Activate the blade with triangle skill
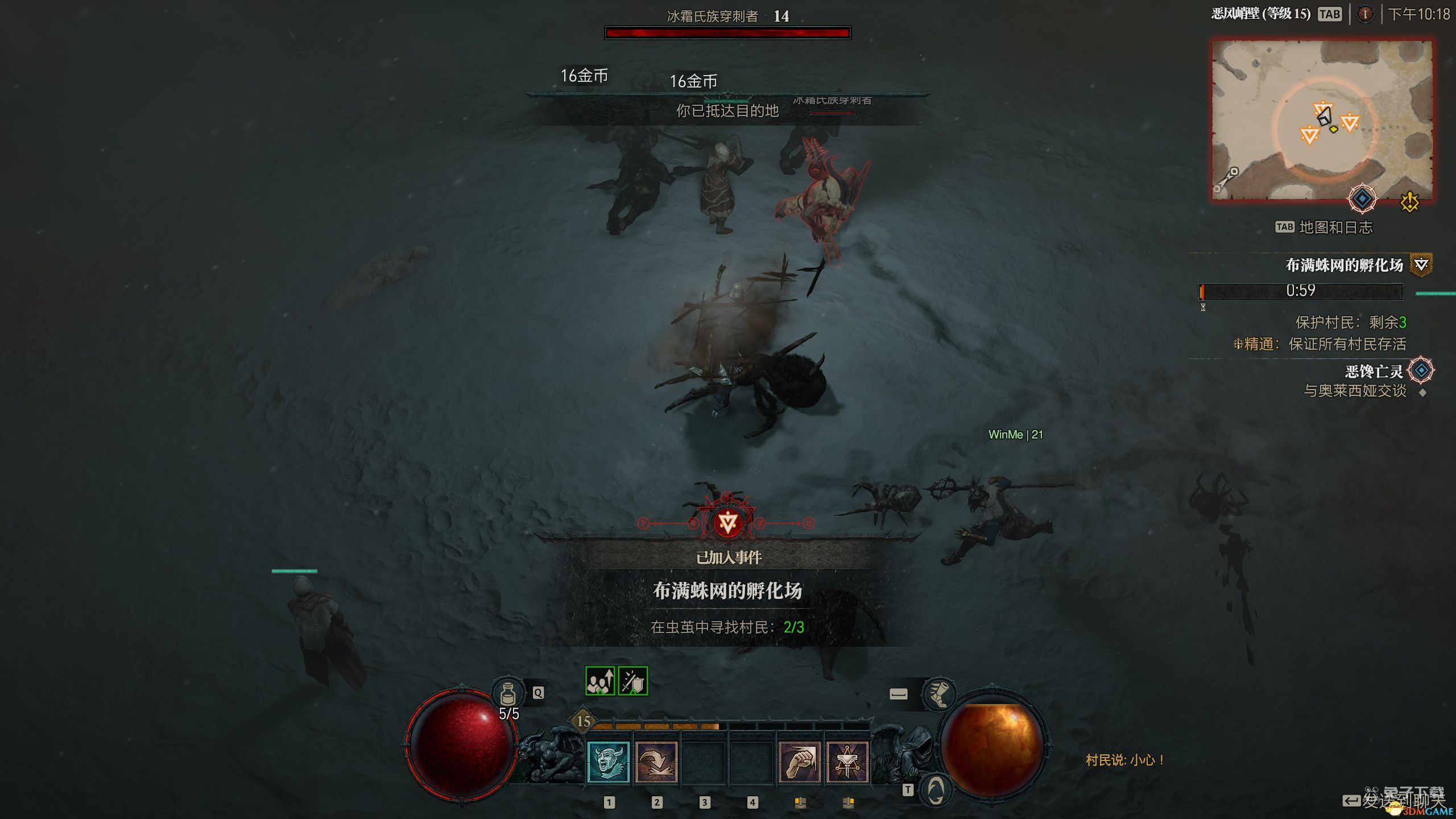 point(847,762)
